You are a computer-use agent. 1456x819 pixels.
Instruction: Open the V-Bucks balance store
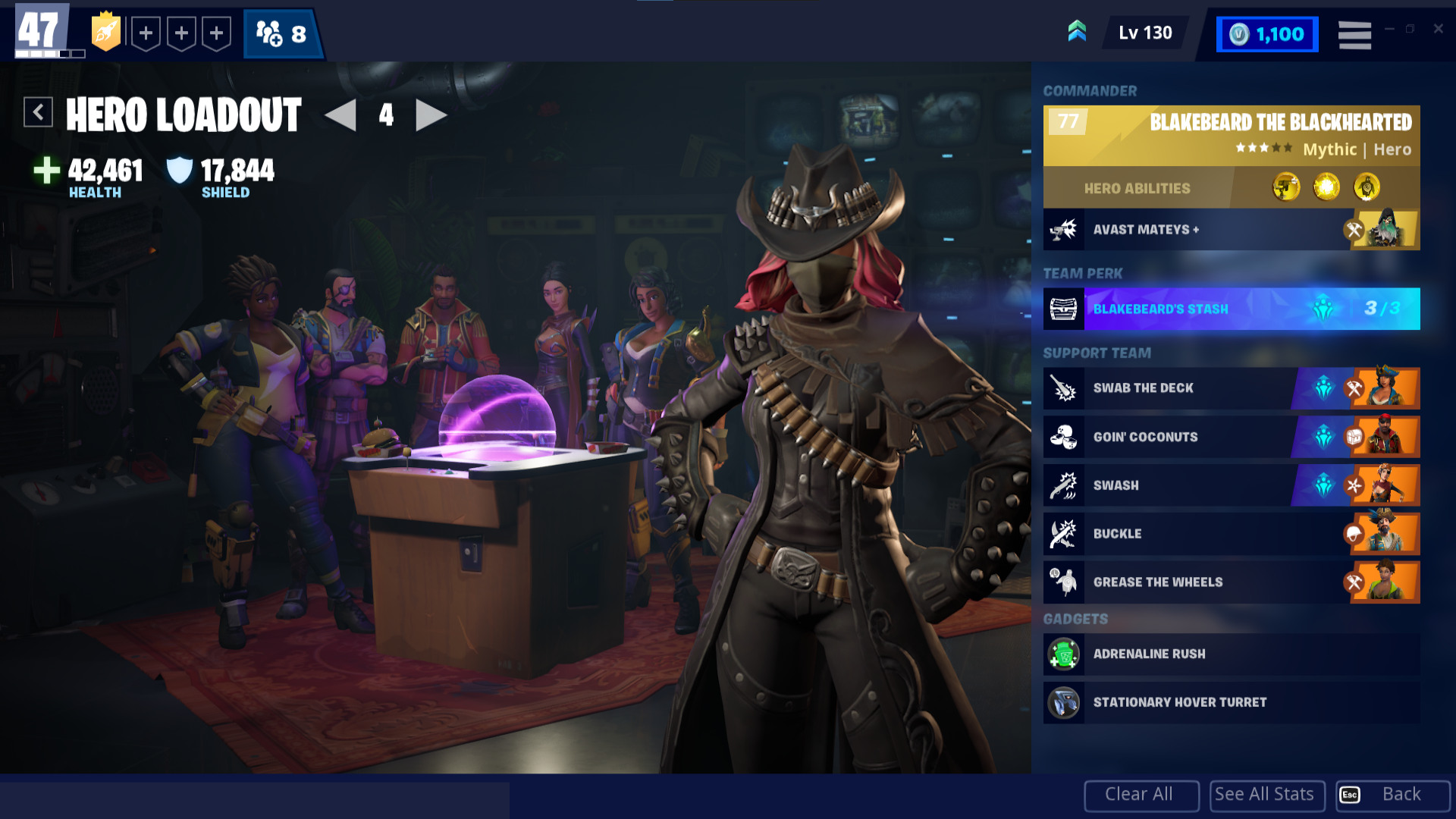(x=1267, y=35)
